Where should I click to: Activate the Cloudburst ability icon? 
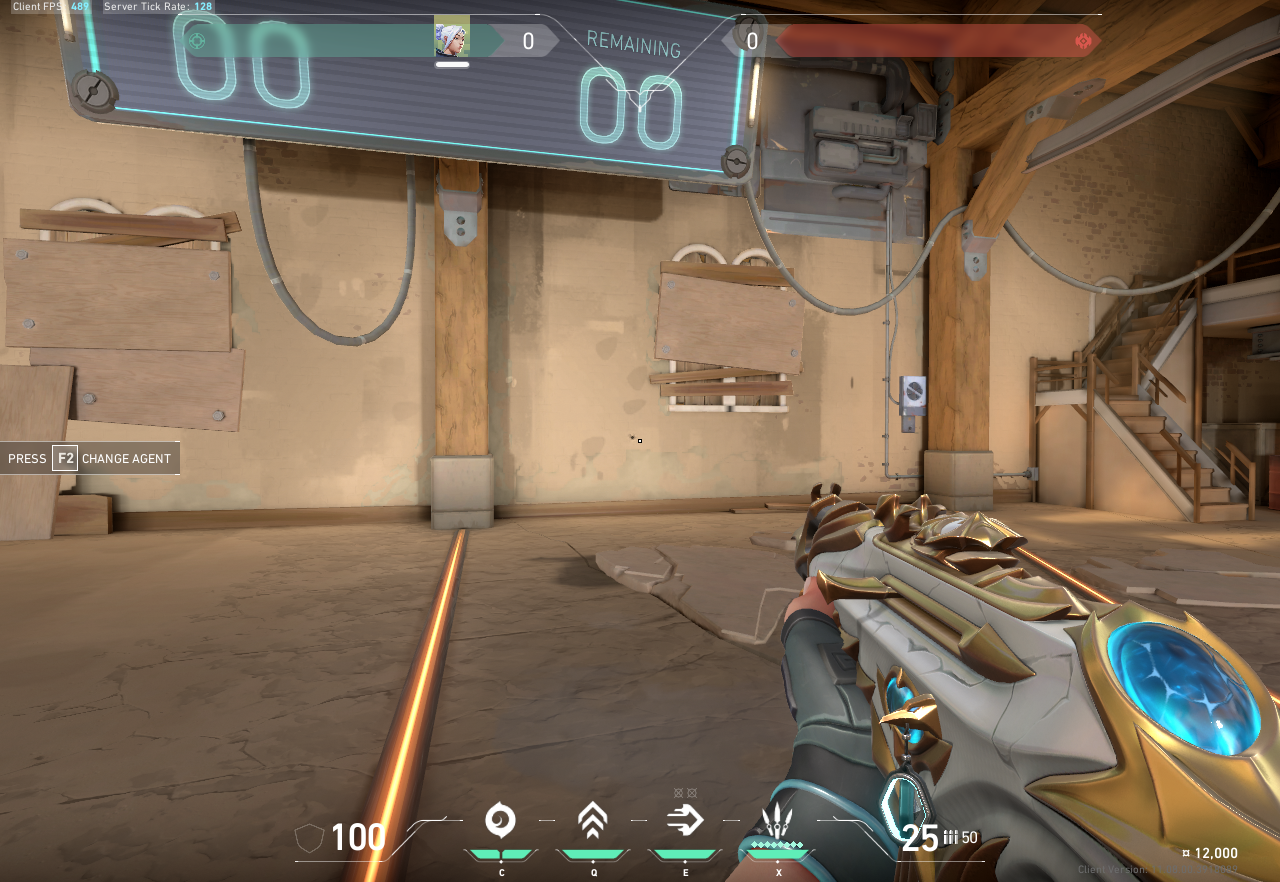click(x=500, y=821)
